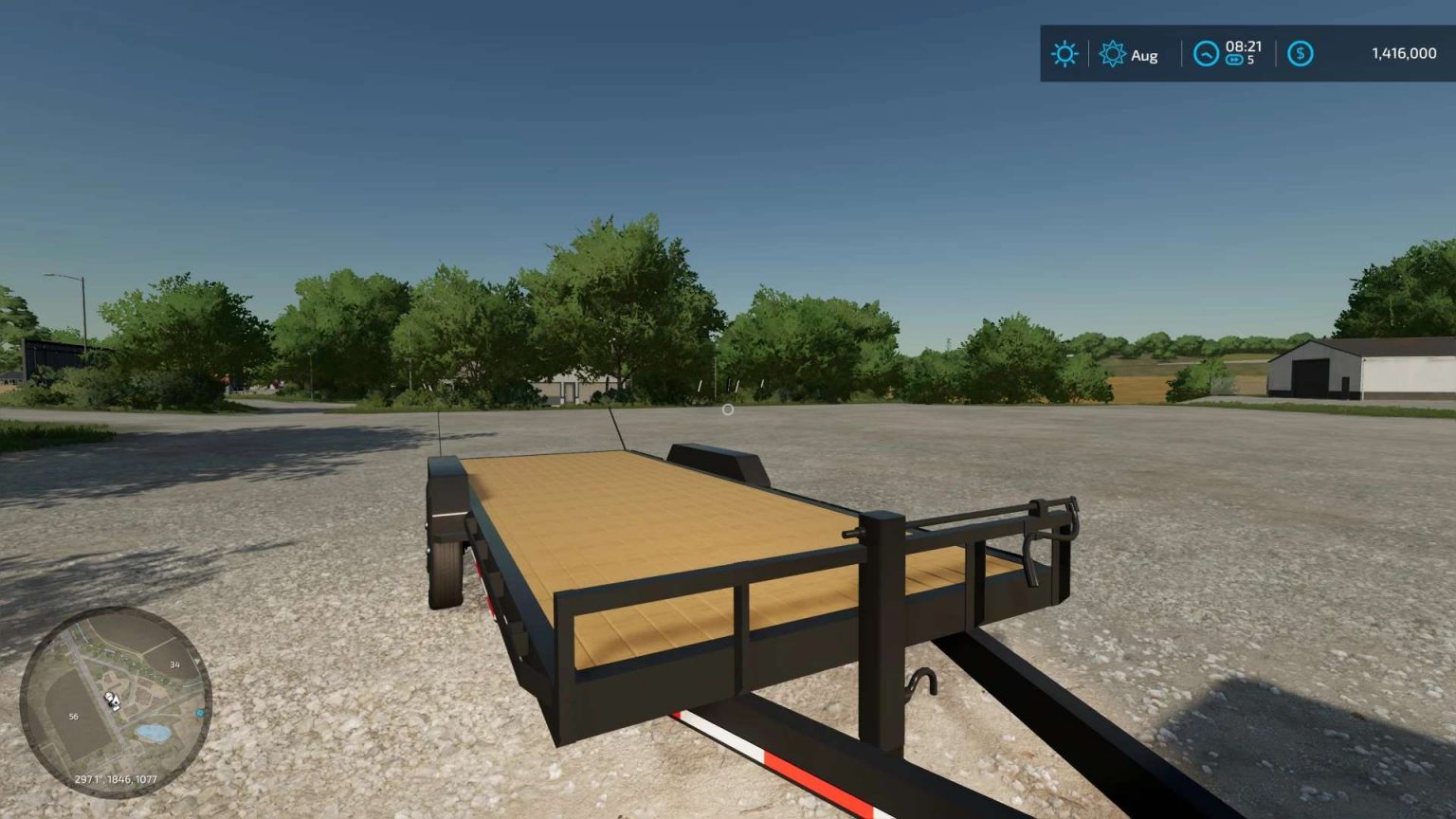Click the crosshair reticle at screen center
The image size is (1456, 819).
click(728, 409)
